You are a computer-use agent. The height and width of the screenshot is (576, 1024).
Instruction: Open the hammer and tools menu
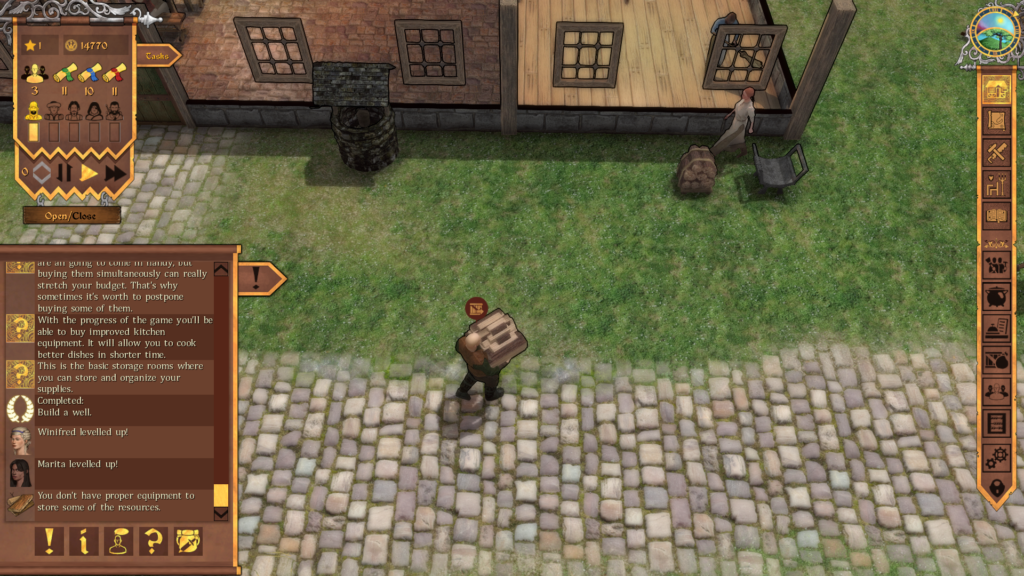click(996, 152)
